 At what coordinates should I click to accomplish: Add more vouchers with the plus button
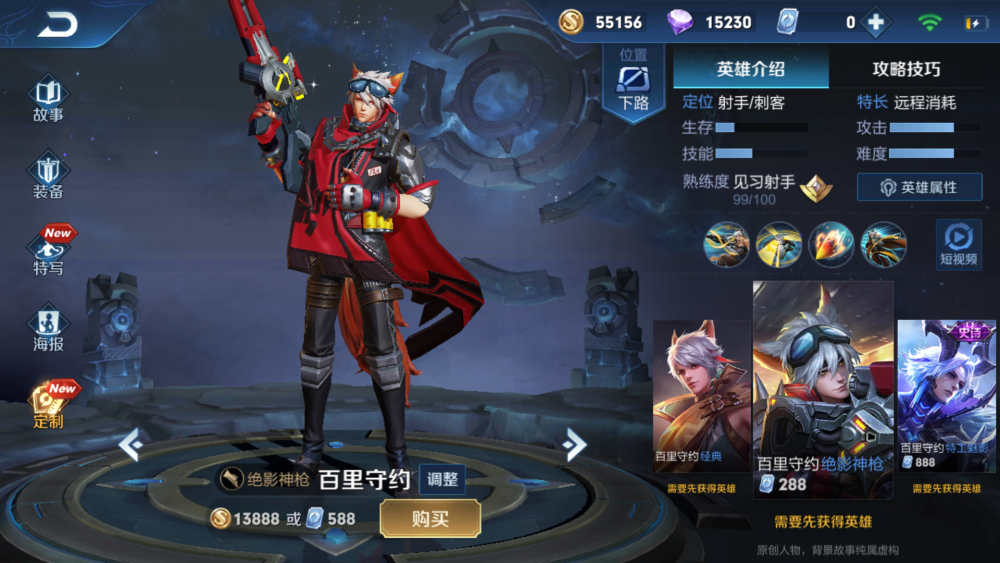(876, 23)
